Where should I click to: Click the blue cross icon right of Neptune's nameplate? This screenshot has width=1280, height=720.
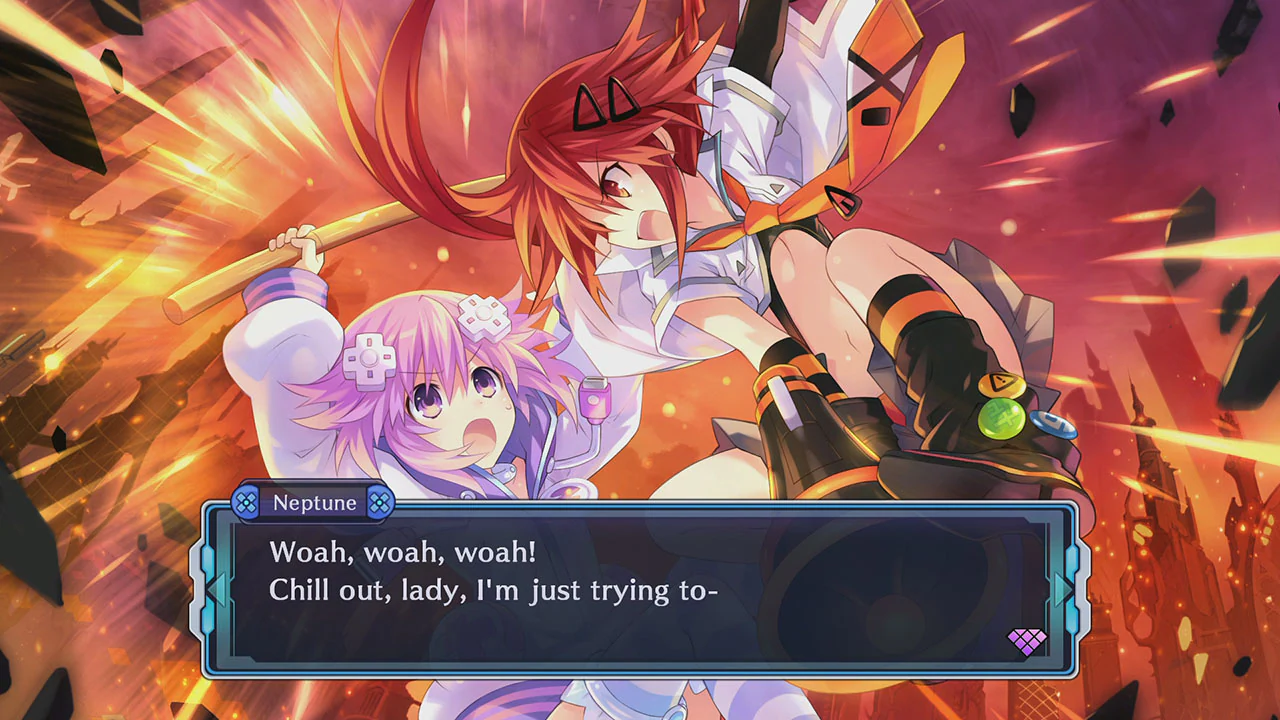coord(379,503)
